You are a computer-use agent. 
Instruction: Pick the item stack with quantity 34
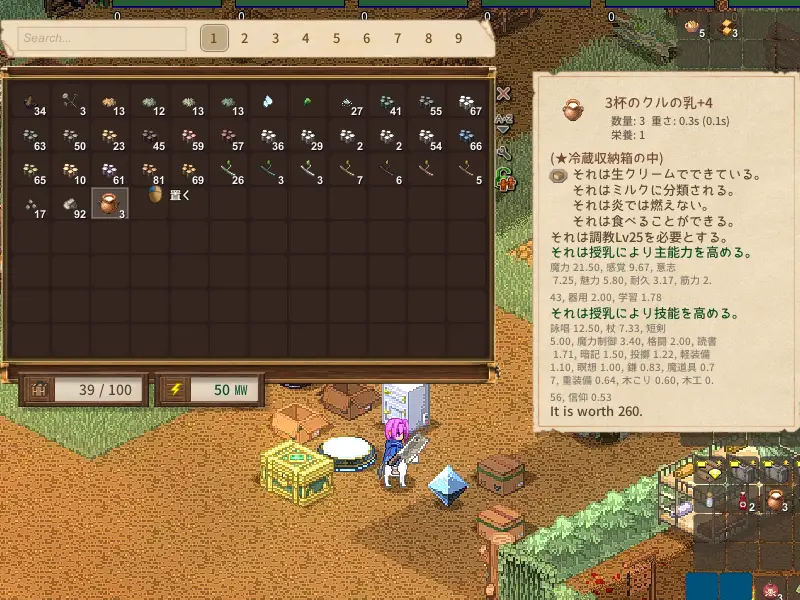point(32,103)
